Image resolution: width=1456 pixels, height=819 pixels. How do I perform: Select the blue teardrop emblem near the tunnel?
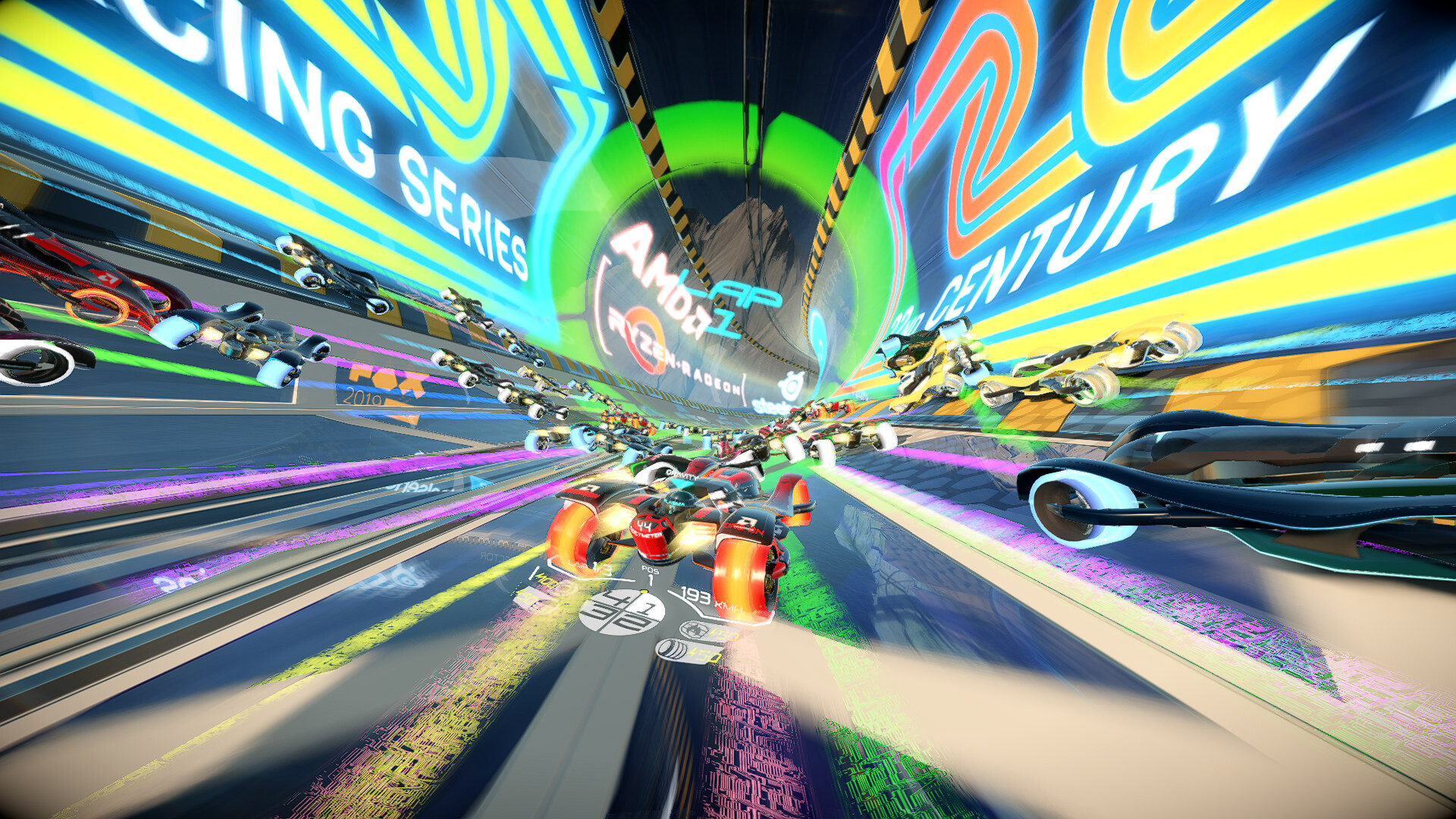(x=817, y=334)
